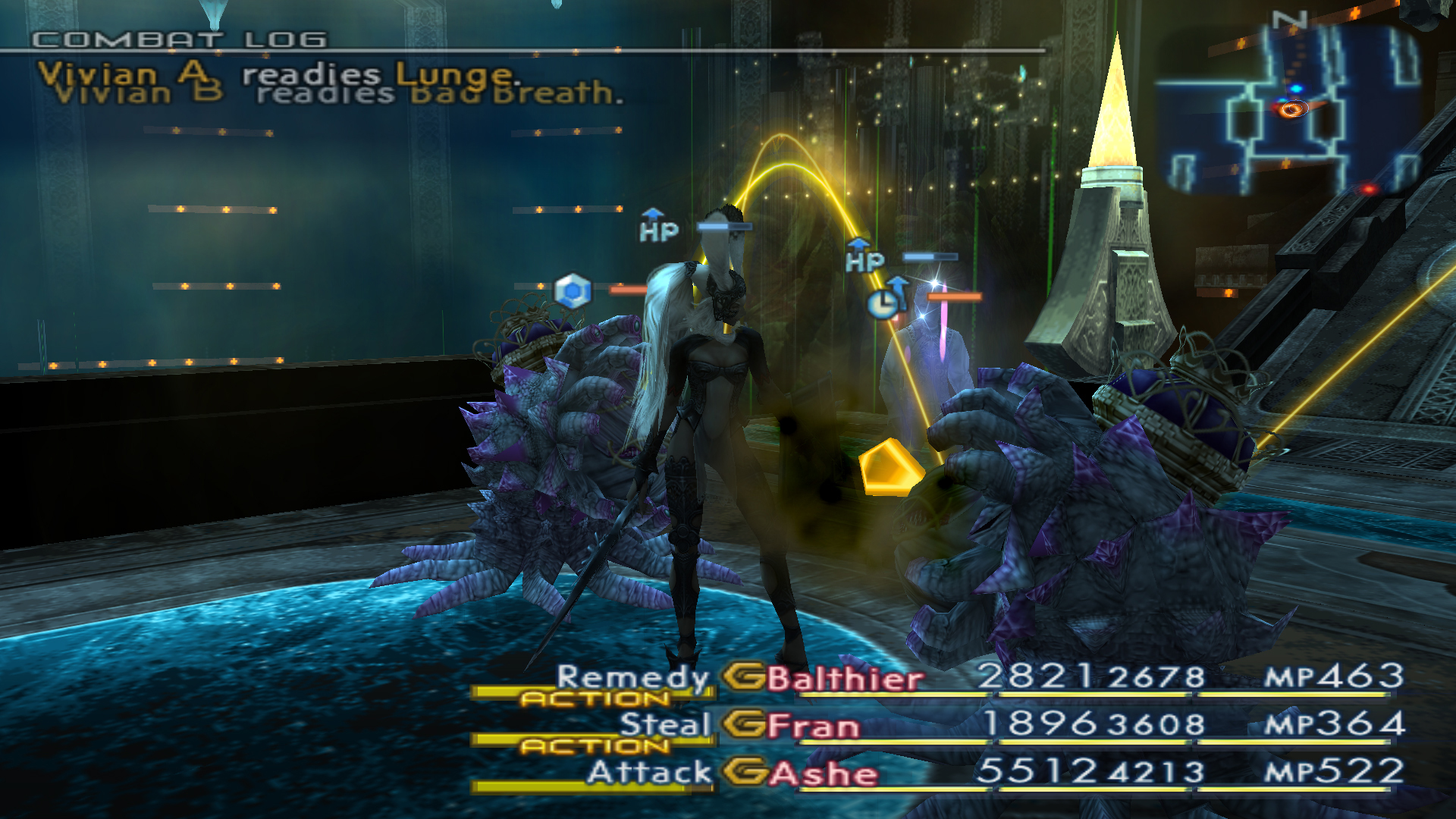Pick Ashe's party entry

click(x=823, y=773)
